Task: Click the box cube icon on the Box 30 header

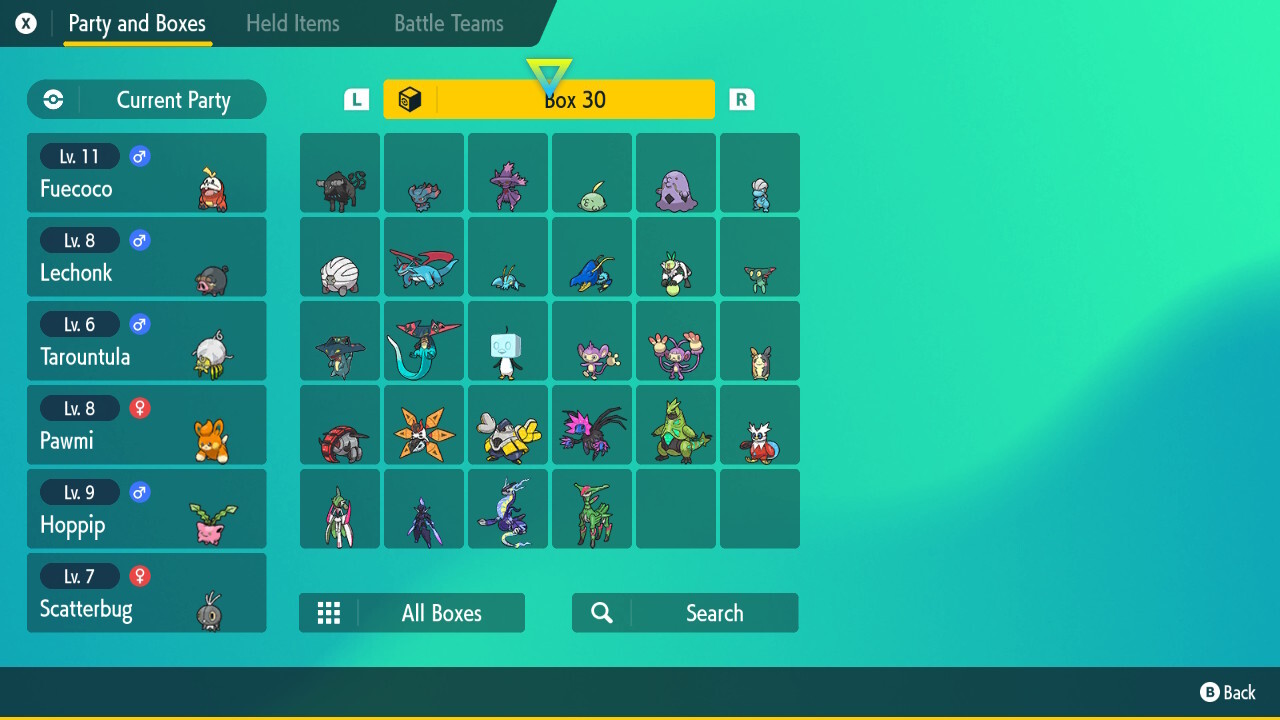Action: pyautogui.click(x=410, y=99)
